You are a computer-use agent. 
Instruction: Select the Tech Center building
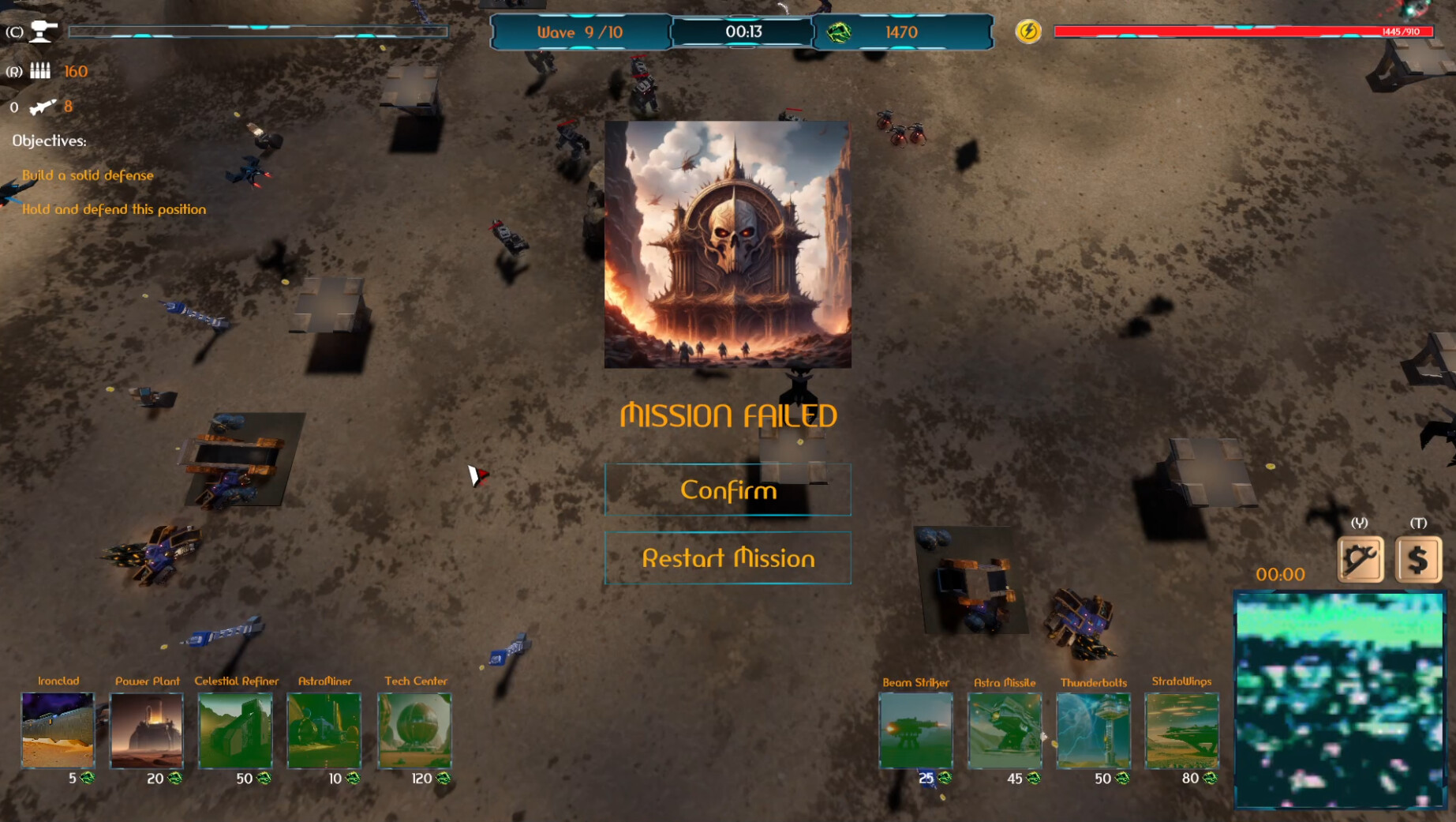tap(415, 730)
